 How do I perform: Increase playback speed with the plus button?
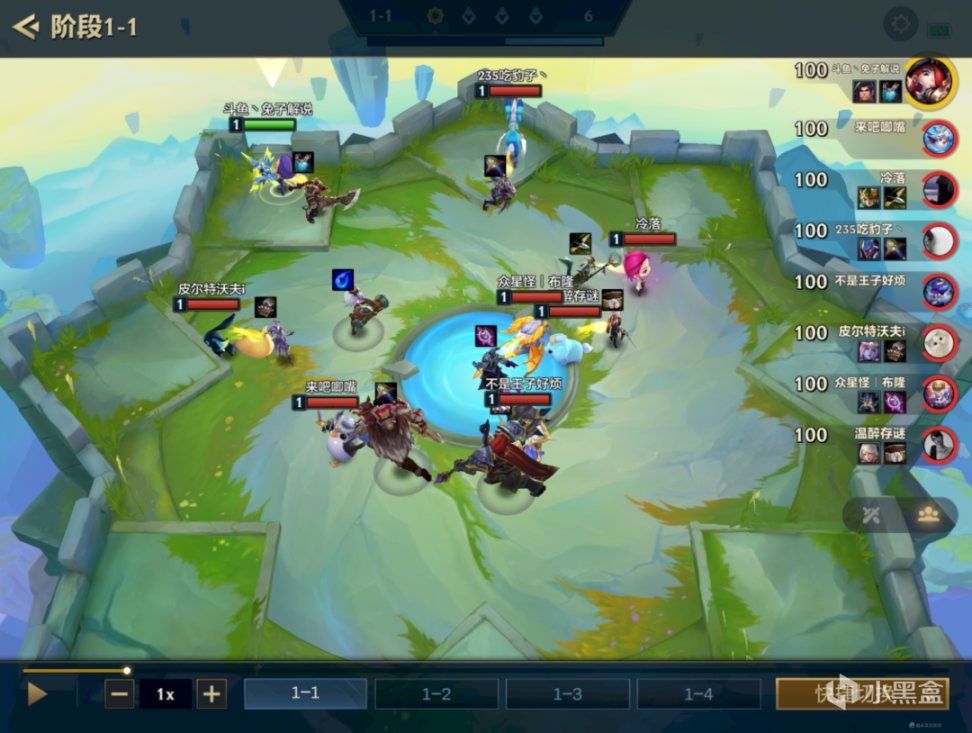pos(210,693)
